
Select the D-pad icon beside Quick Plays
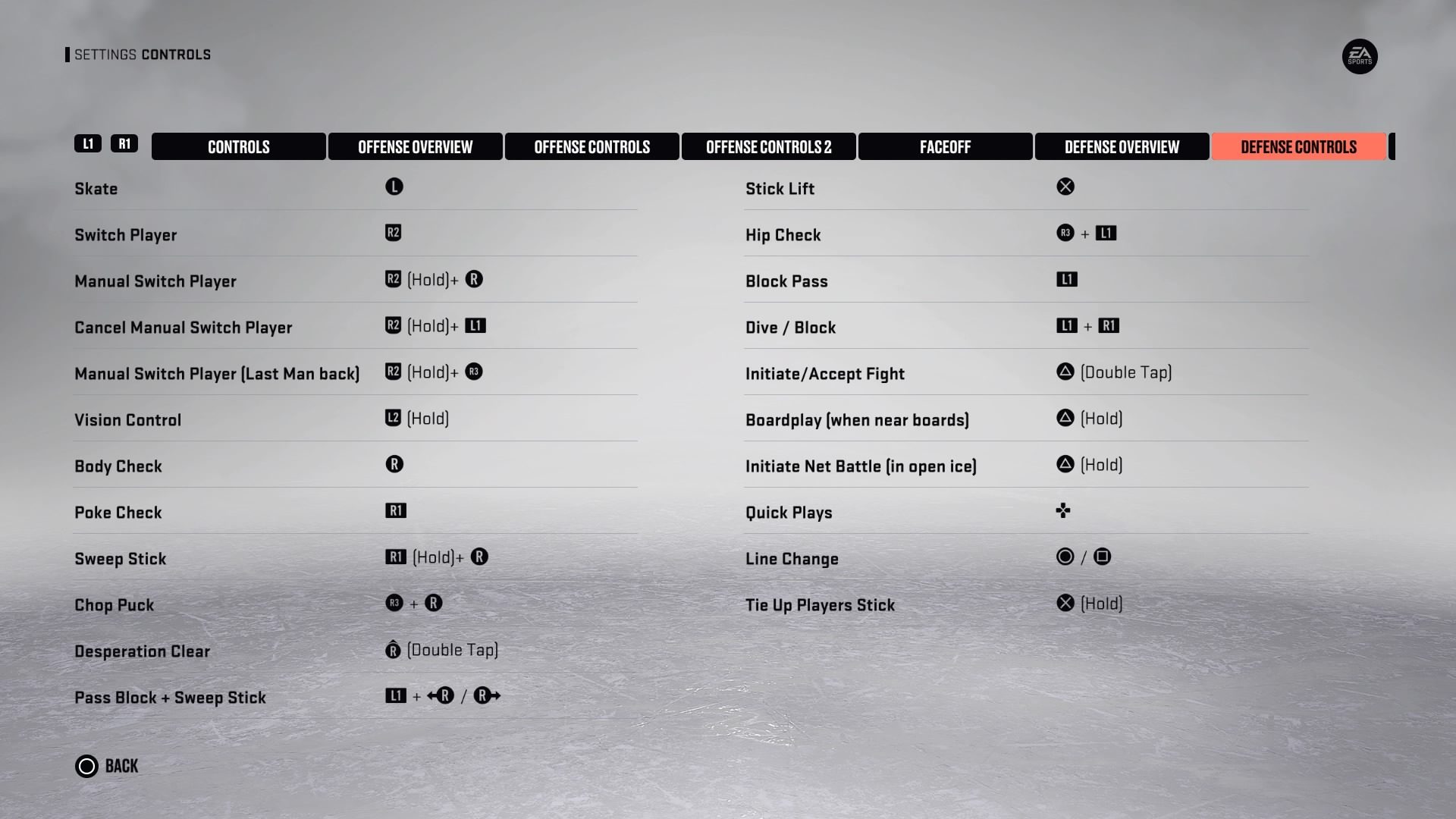(x=1064, y=511)
